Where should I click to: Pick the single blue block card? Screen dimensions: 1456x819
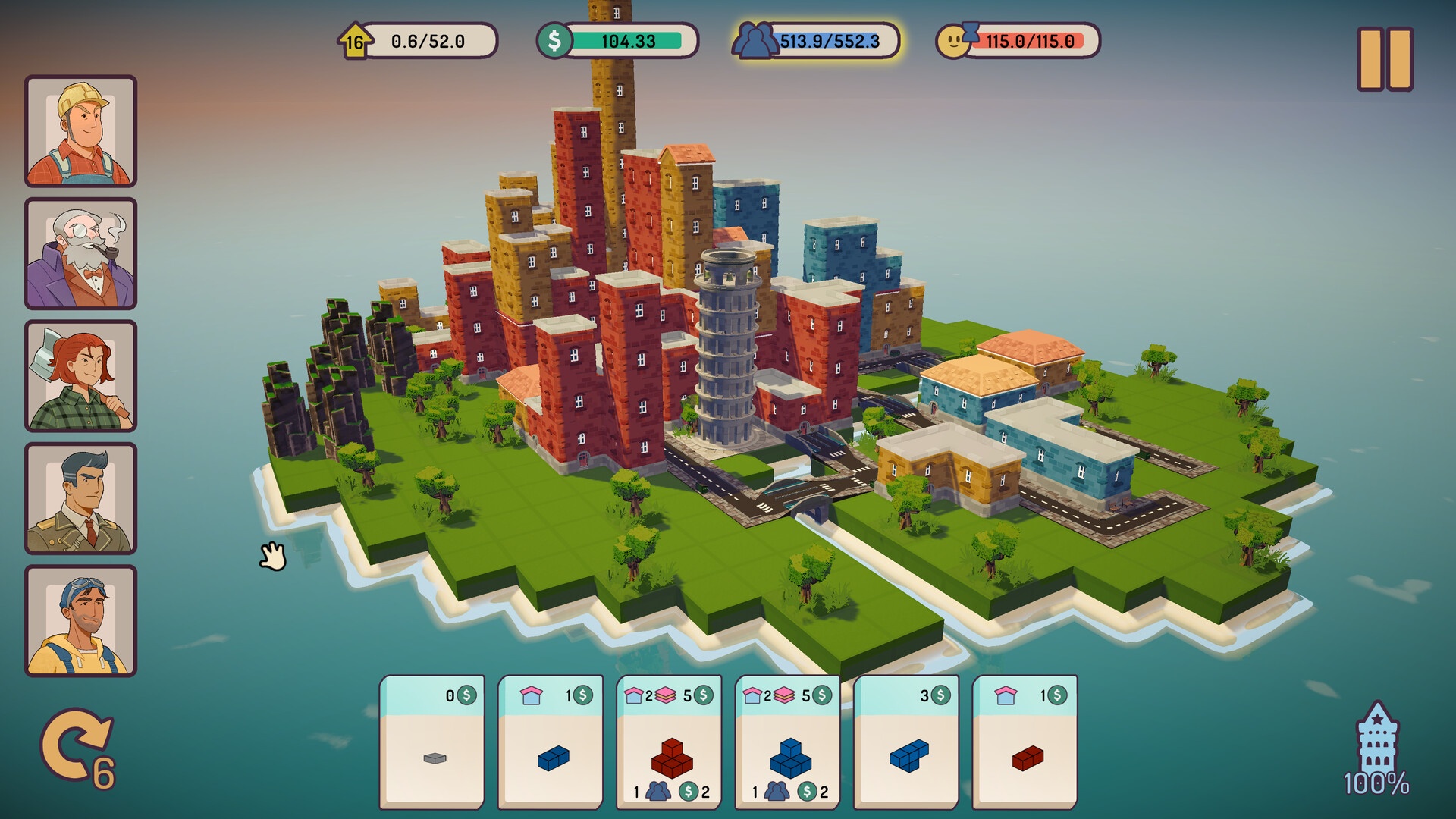click(x=551, y=742)
